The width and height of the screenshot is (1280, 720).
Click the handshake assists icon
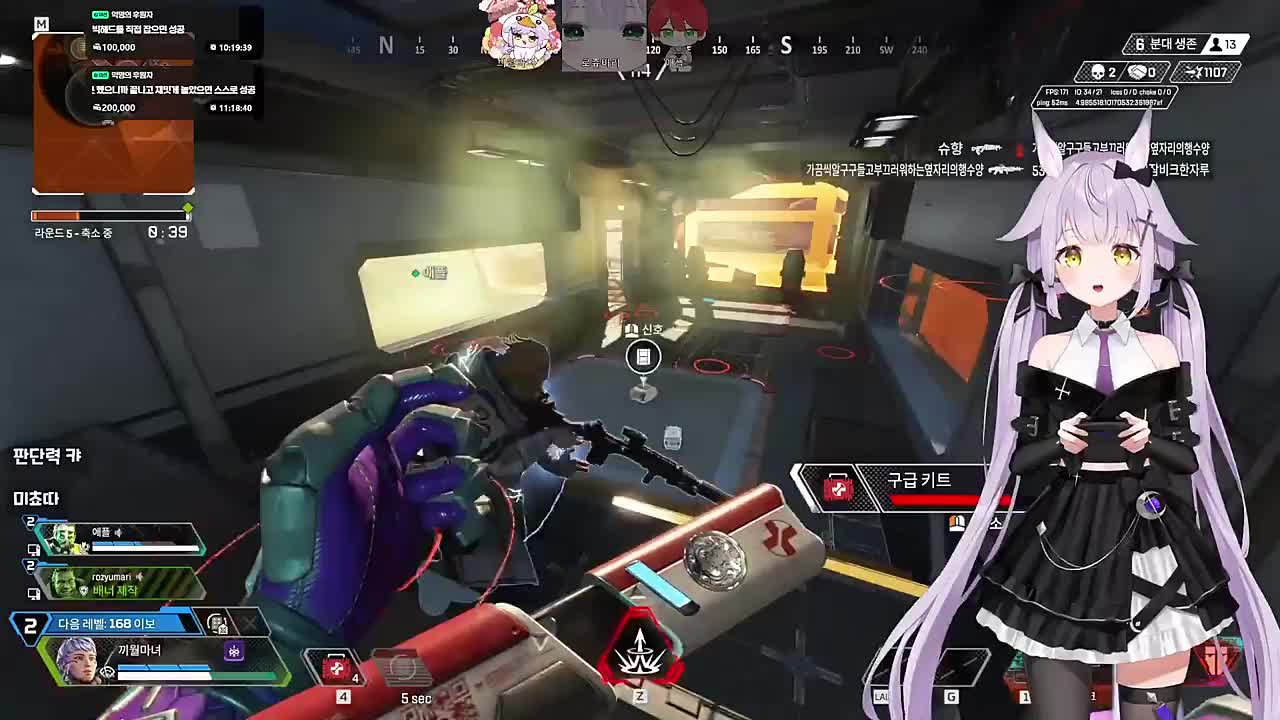point(1135,72)
